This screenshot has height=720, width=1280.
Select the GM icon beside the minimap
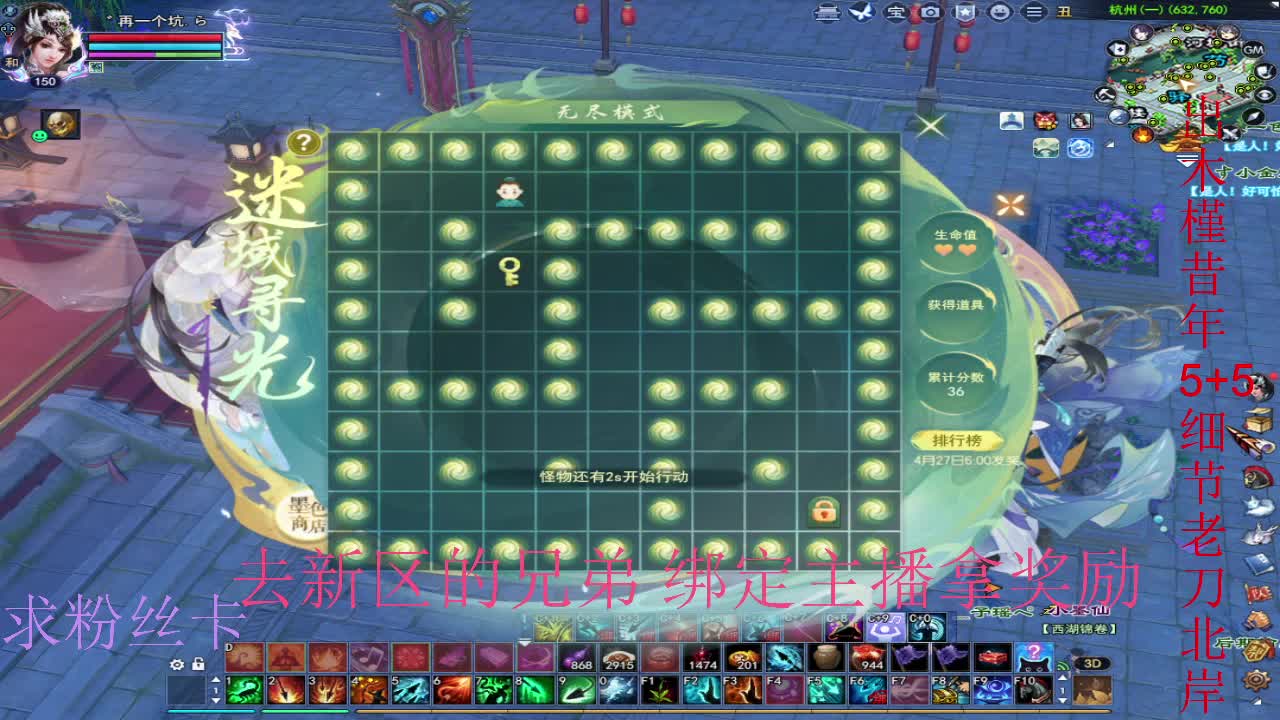1252,49
